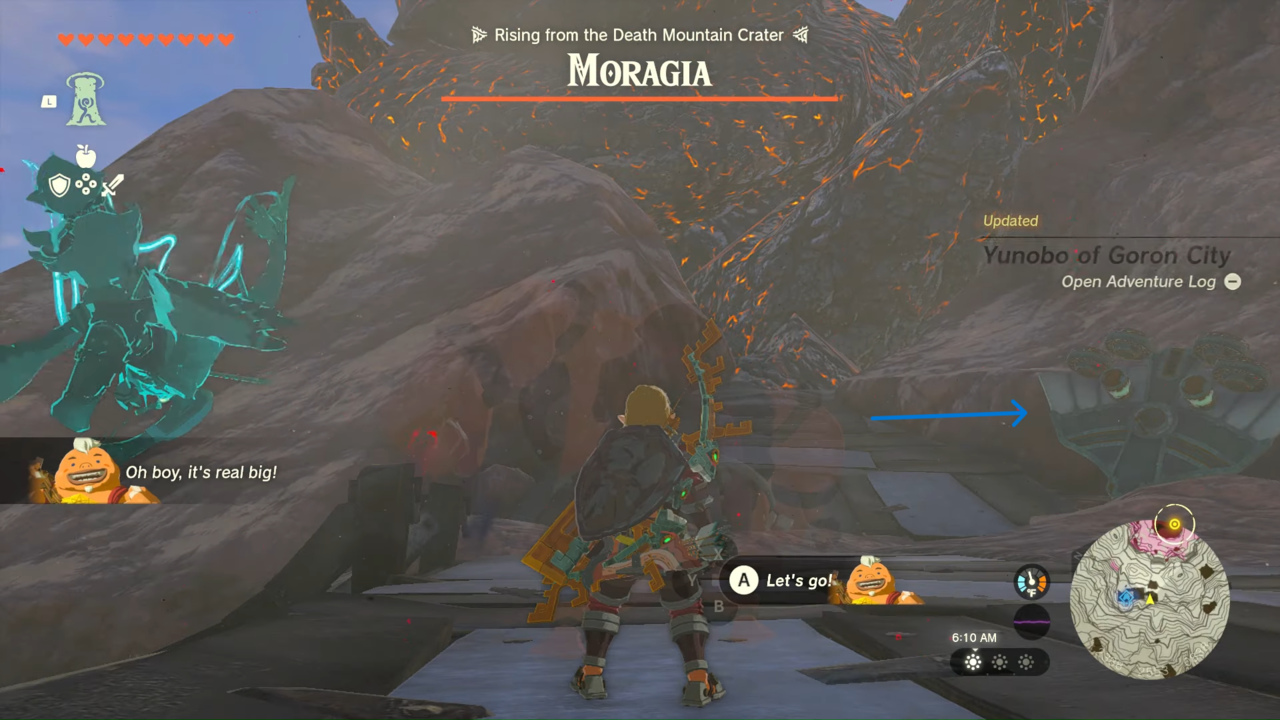The height and width of the screenshot is (720, 1280).
Task: Click the d-pad quick menu icon
Action: click(85, 184)
